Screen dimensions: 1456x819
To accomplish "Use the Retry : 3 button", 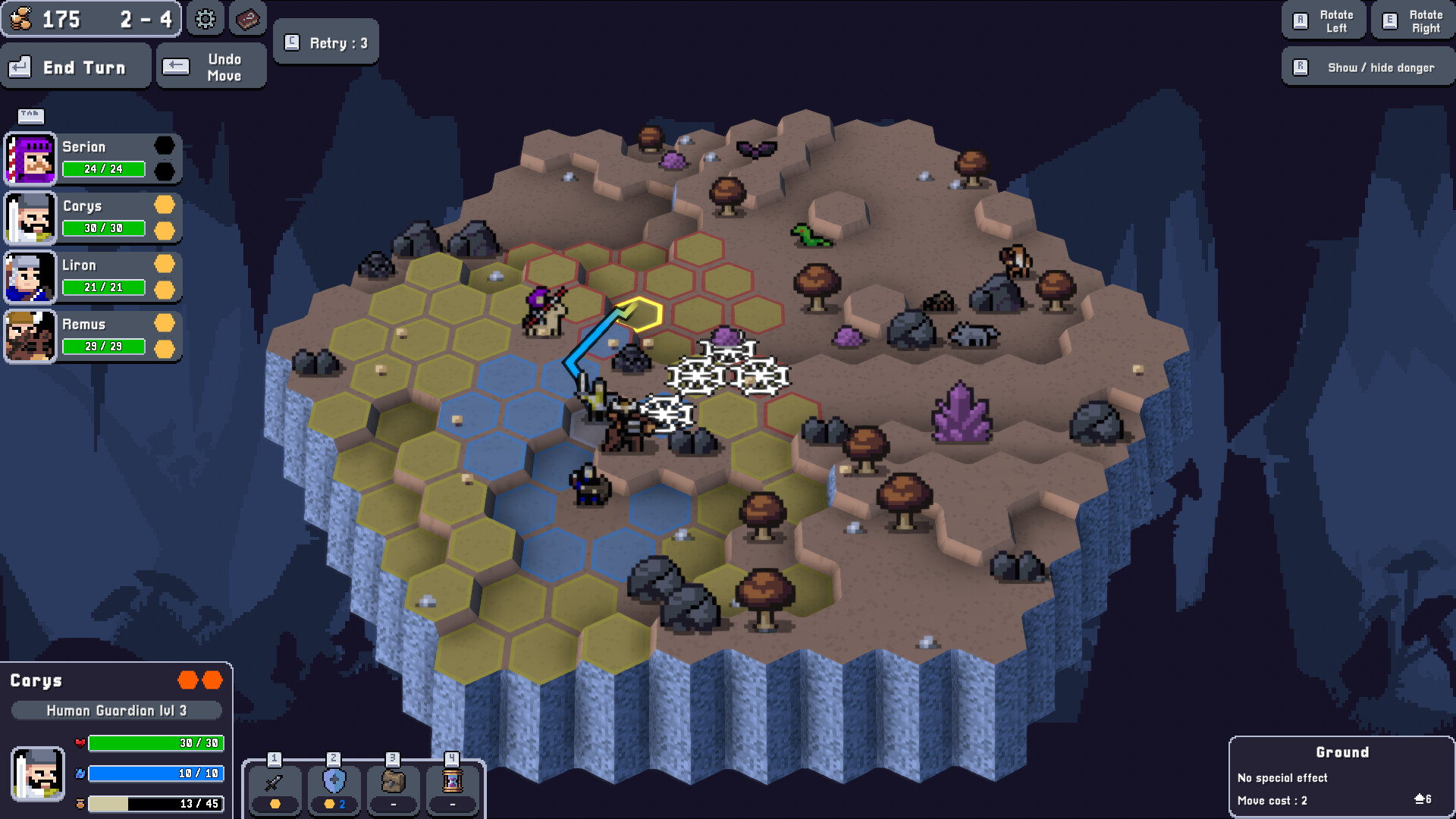I will (x=326, y=42).
